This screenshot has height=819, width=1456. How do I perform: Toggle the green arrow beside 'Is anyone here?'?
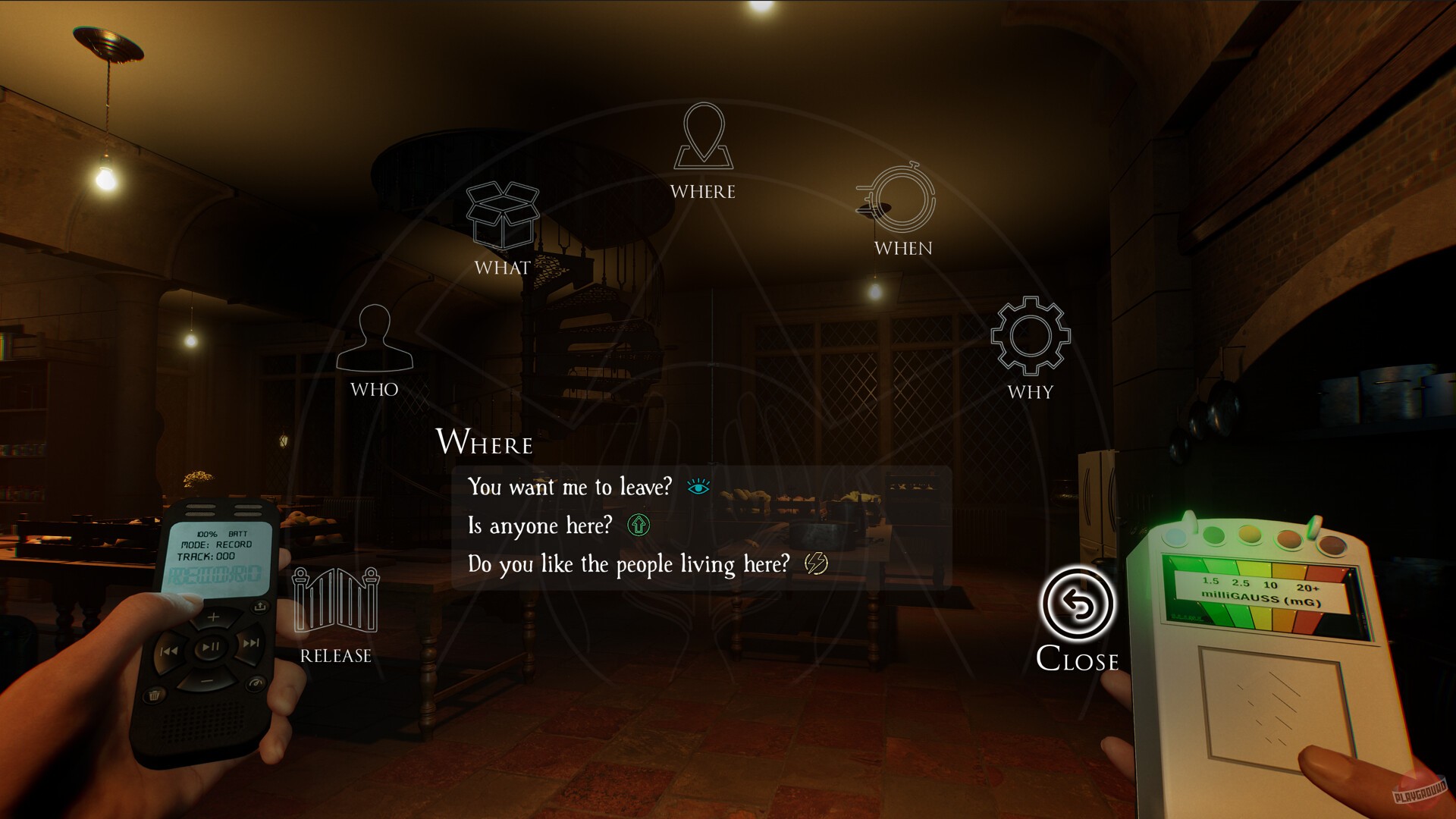(639, 525)
